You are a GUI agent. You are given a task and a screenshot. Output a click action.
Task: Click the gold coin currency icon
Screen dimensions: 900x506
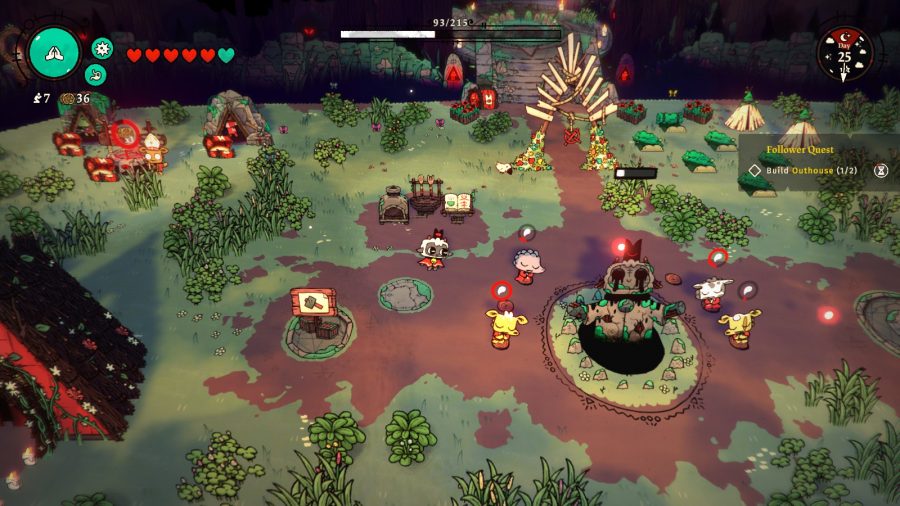click(68, 98)
